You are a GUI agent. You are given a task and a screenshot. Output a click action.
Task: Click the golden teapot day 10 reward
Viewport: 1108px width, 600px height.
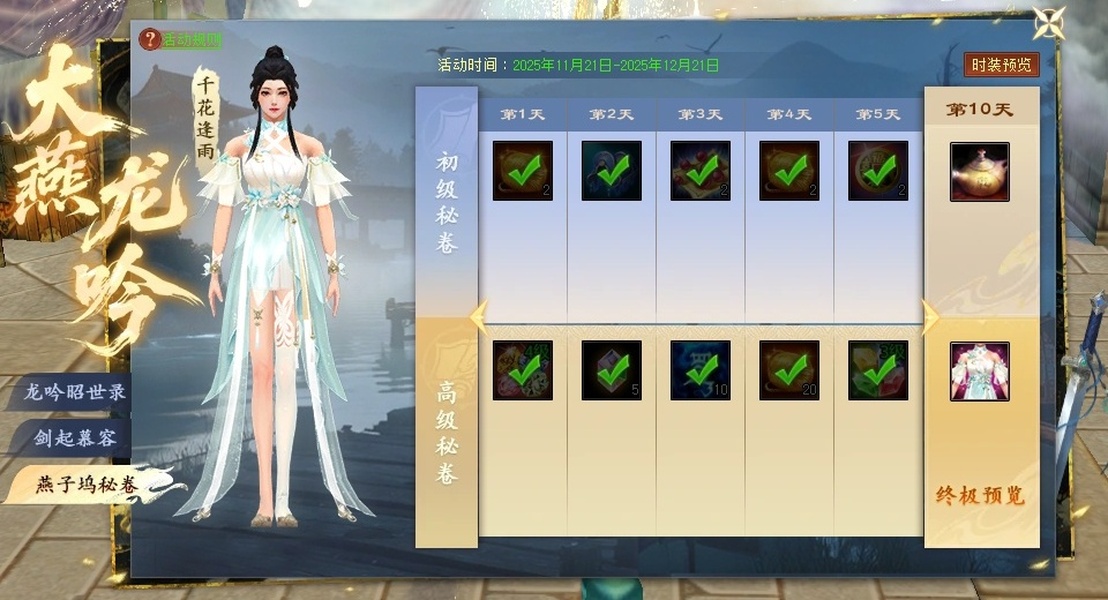[x=979, y=171]
